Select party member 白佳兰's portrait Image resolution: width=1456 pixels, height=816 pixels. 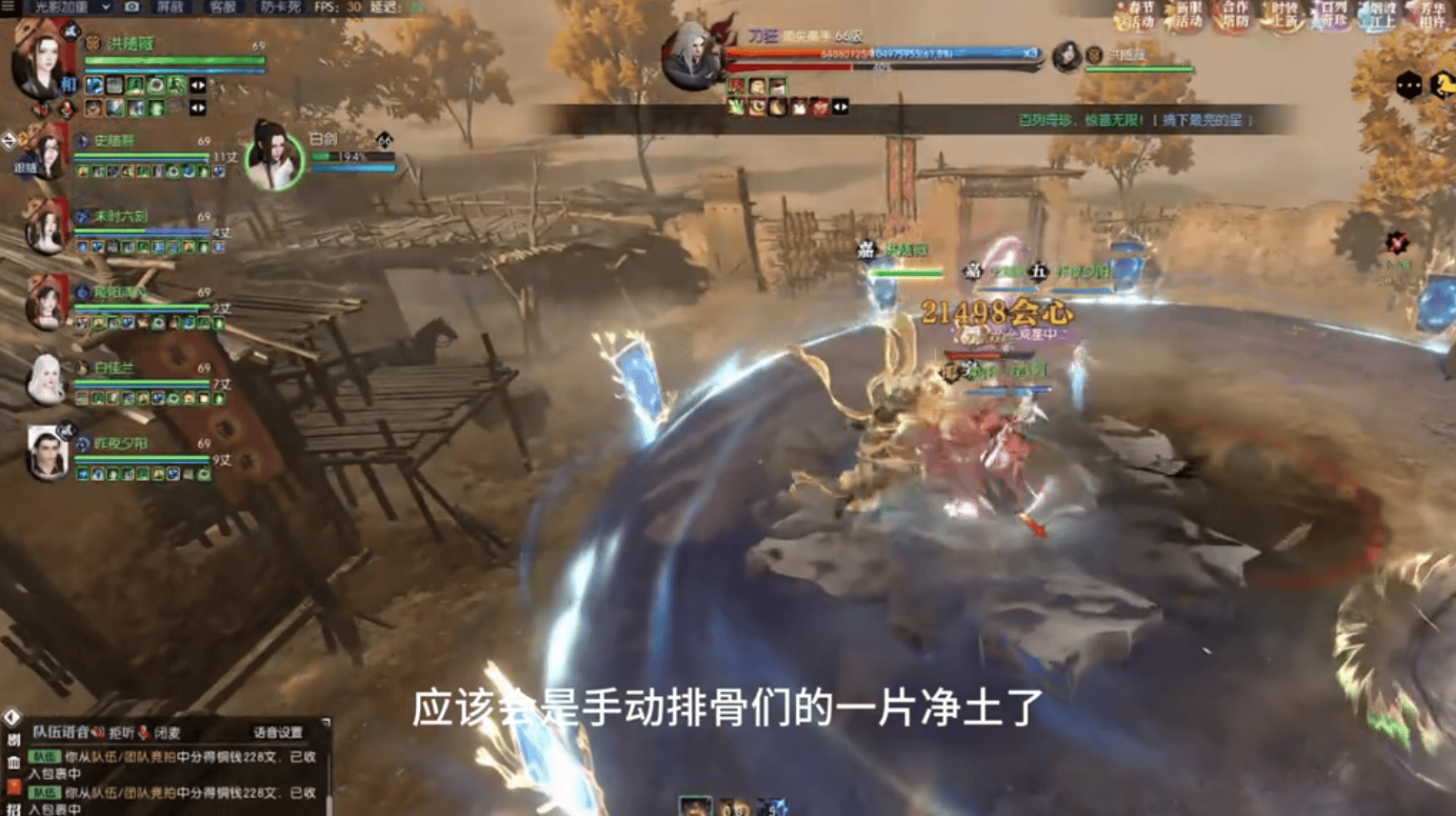point(46,379)
